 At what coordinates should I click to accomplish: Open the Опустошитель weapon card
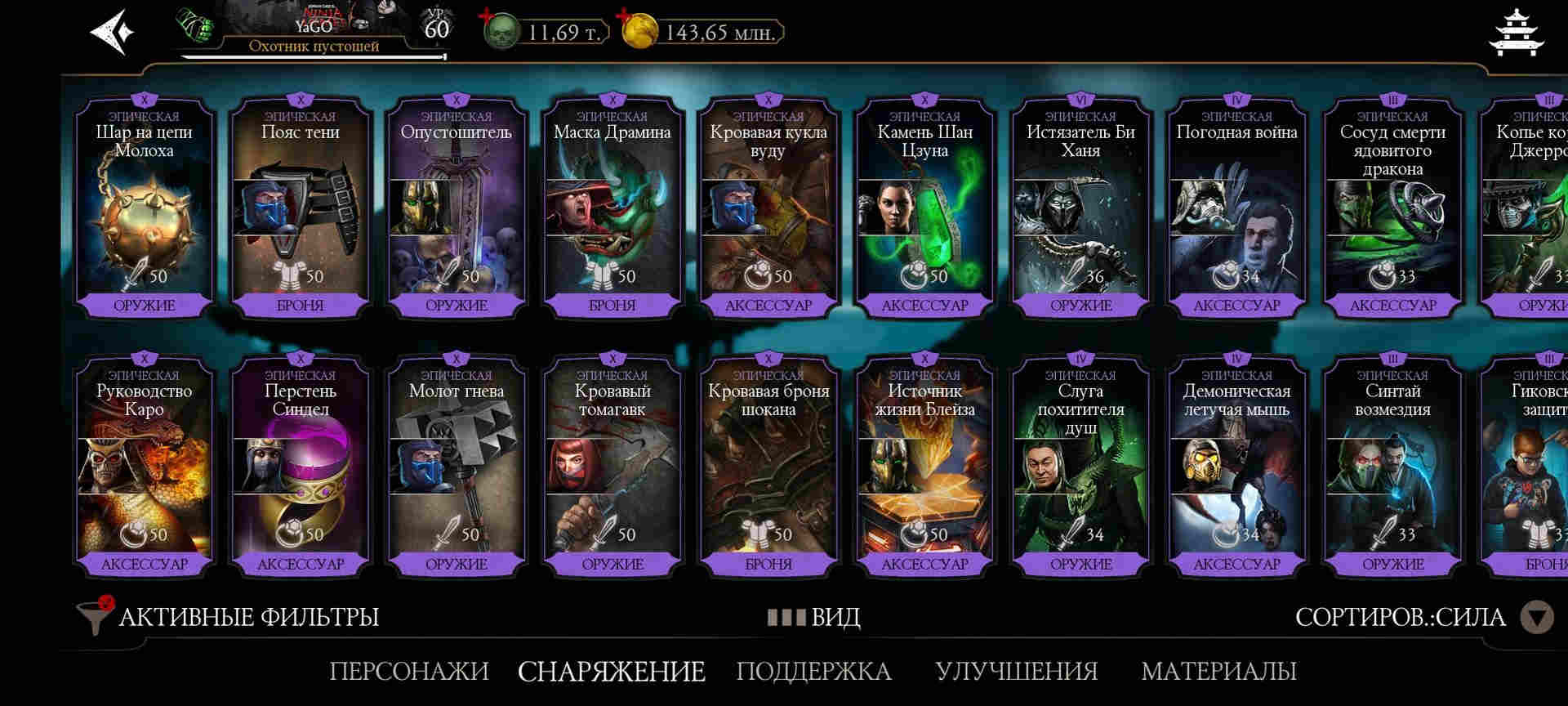click(x=457, y=208)
